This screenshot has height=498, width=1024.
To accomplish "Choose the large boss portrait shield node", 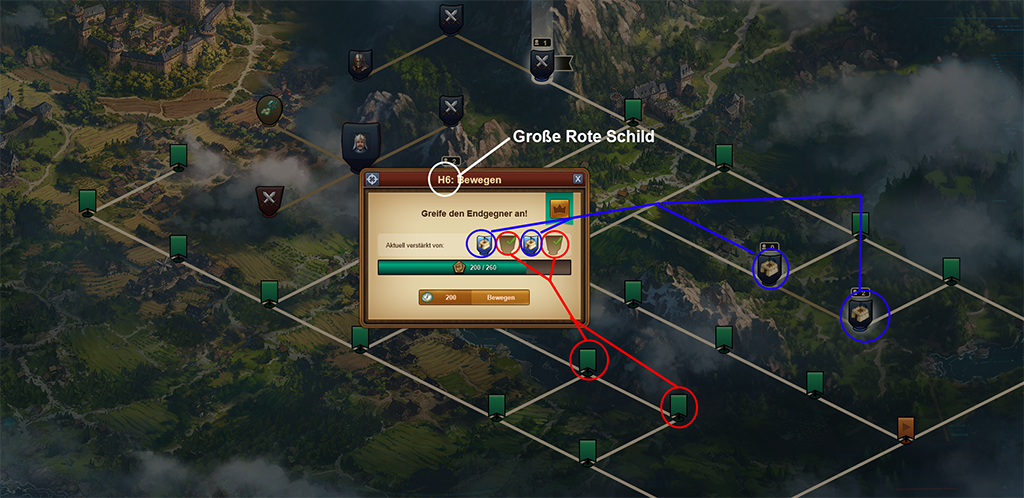I will click(360, 147).
